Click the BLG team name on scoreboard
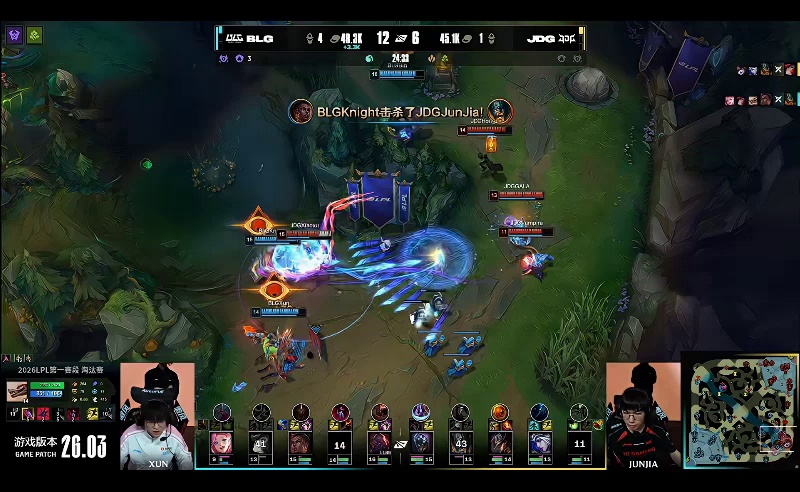This screenshot has height=492, width=800. (260, 39)
